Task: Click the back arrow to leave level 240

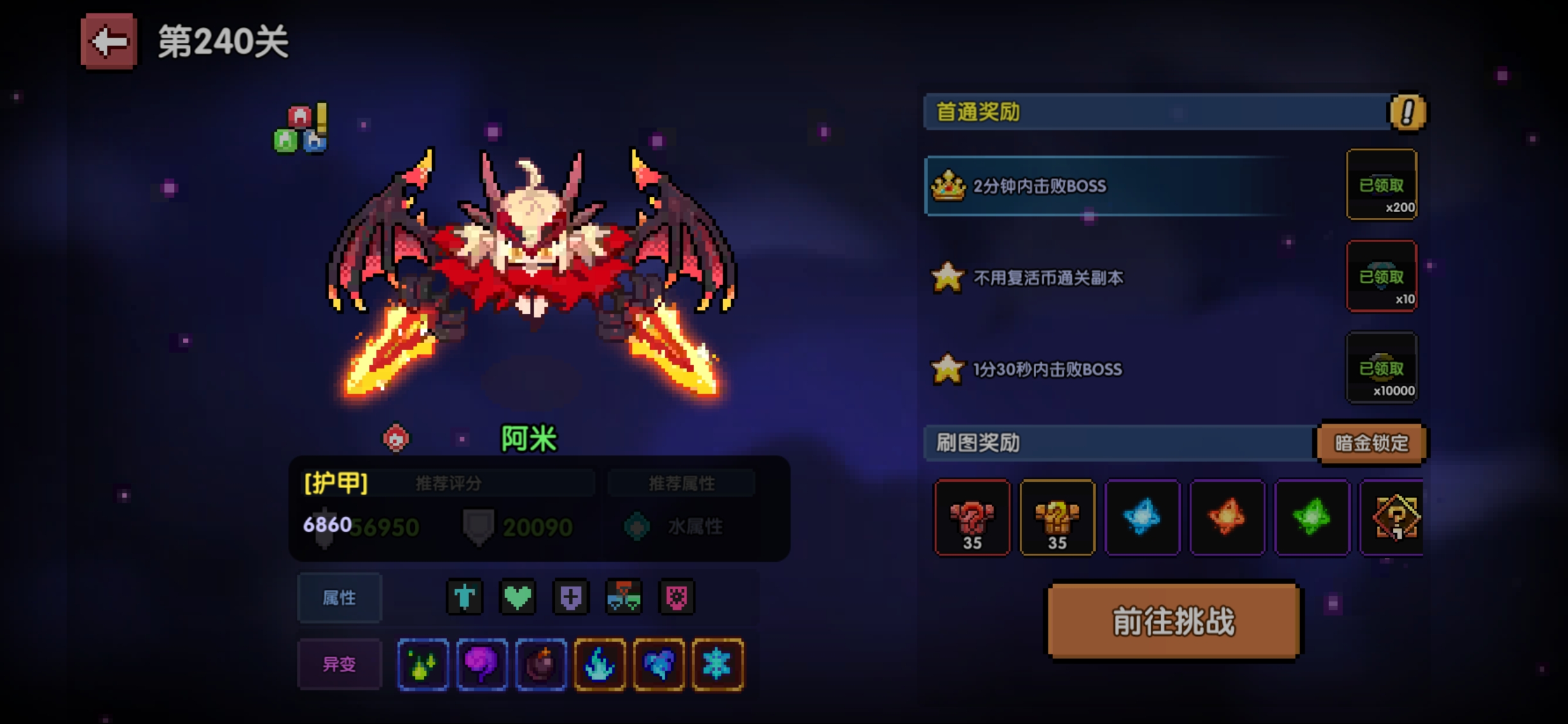Action: point(107,40)
